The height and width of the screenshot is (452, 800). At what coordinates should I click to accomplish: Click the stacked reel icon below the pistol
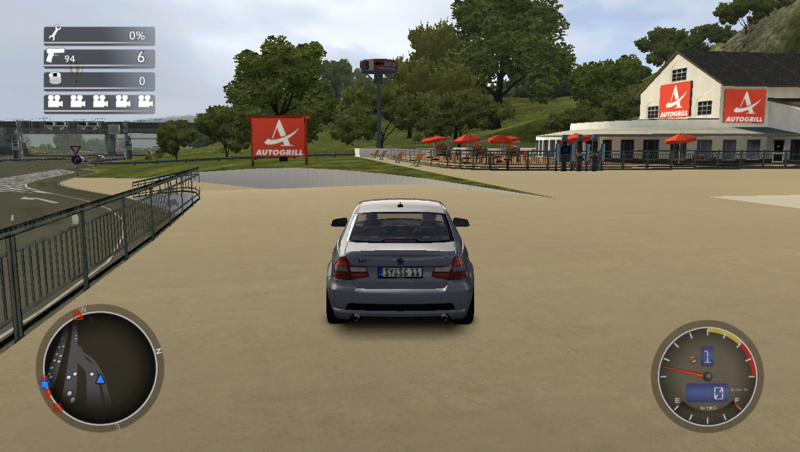(53, 79)
